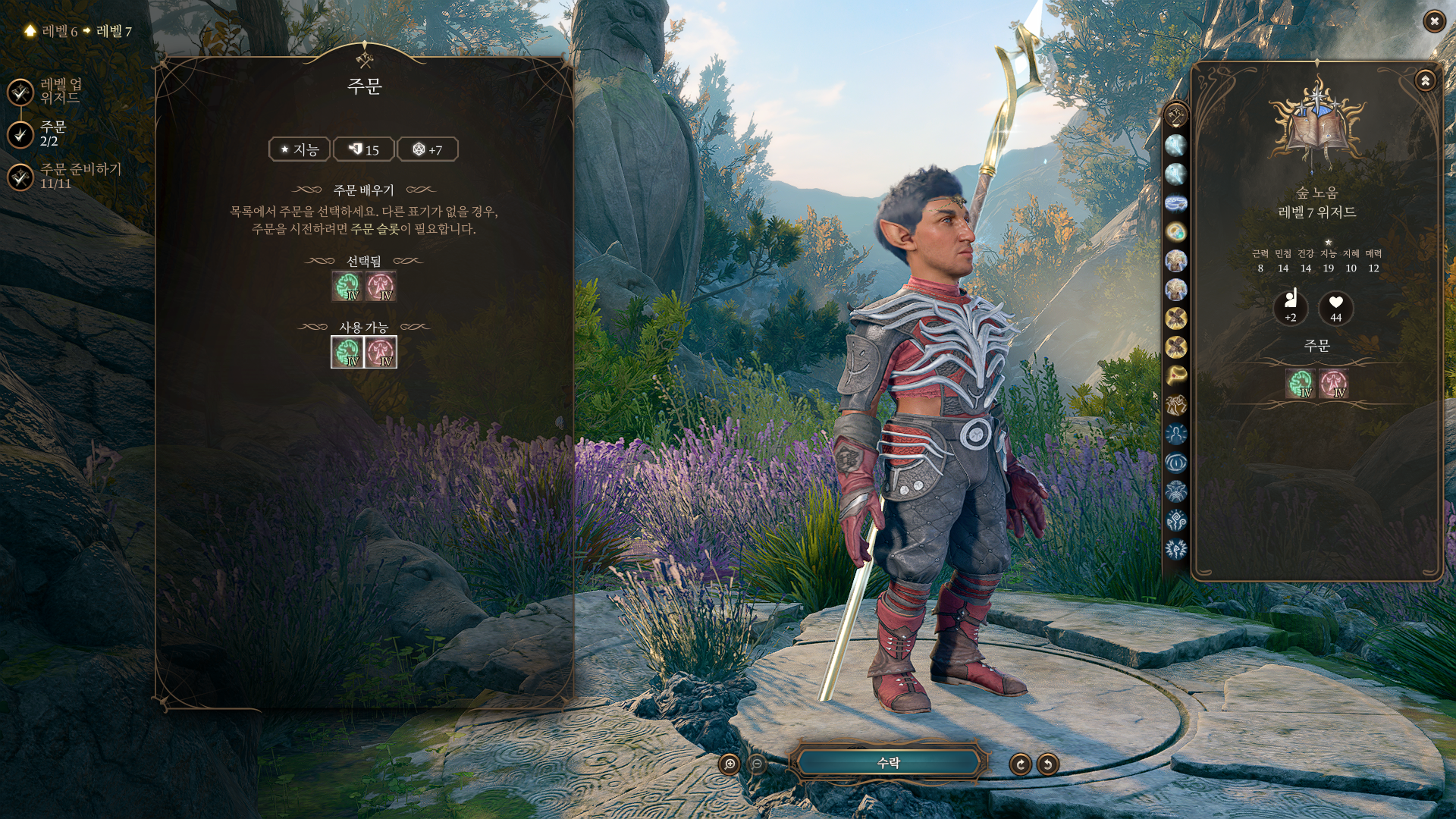Click the crossed tools icon atop the sidebar
The image size is (1456, 819).
(x=1176, y=116)
